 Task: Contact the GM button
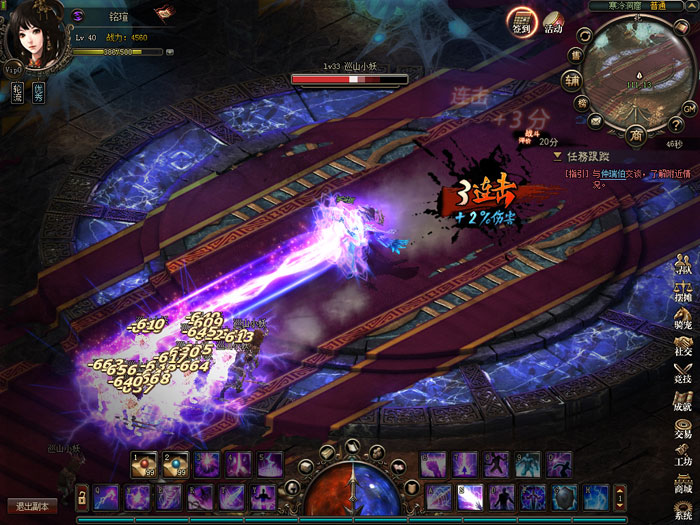(688, 107)
